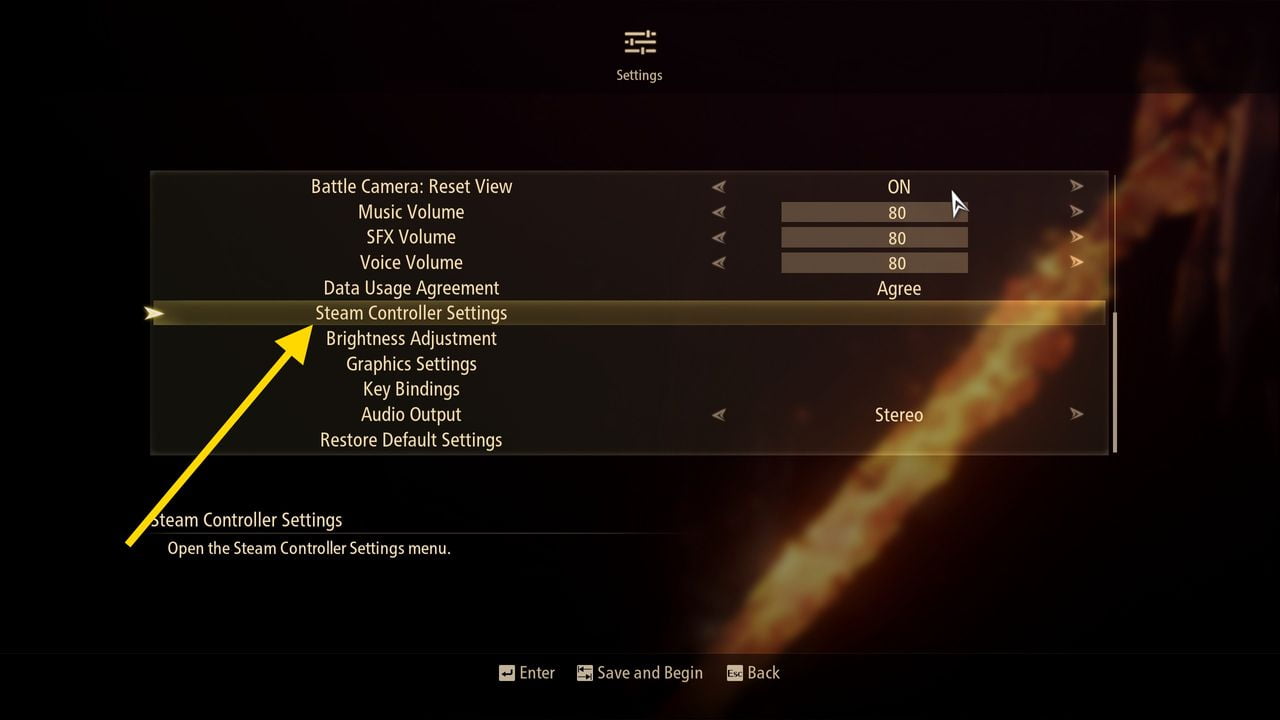The width and height of the screenshot is (1280, 720).
Task: Select Key Bindings from the menu
Action: 411,388
